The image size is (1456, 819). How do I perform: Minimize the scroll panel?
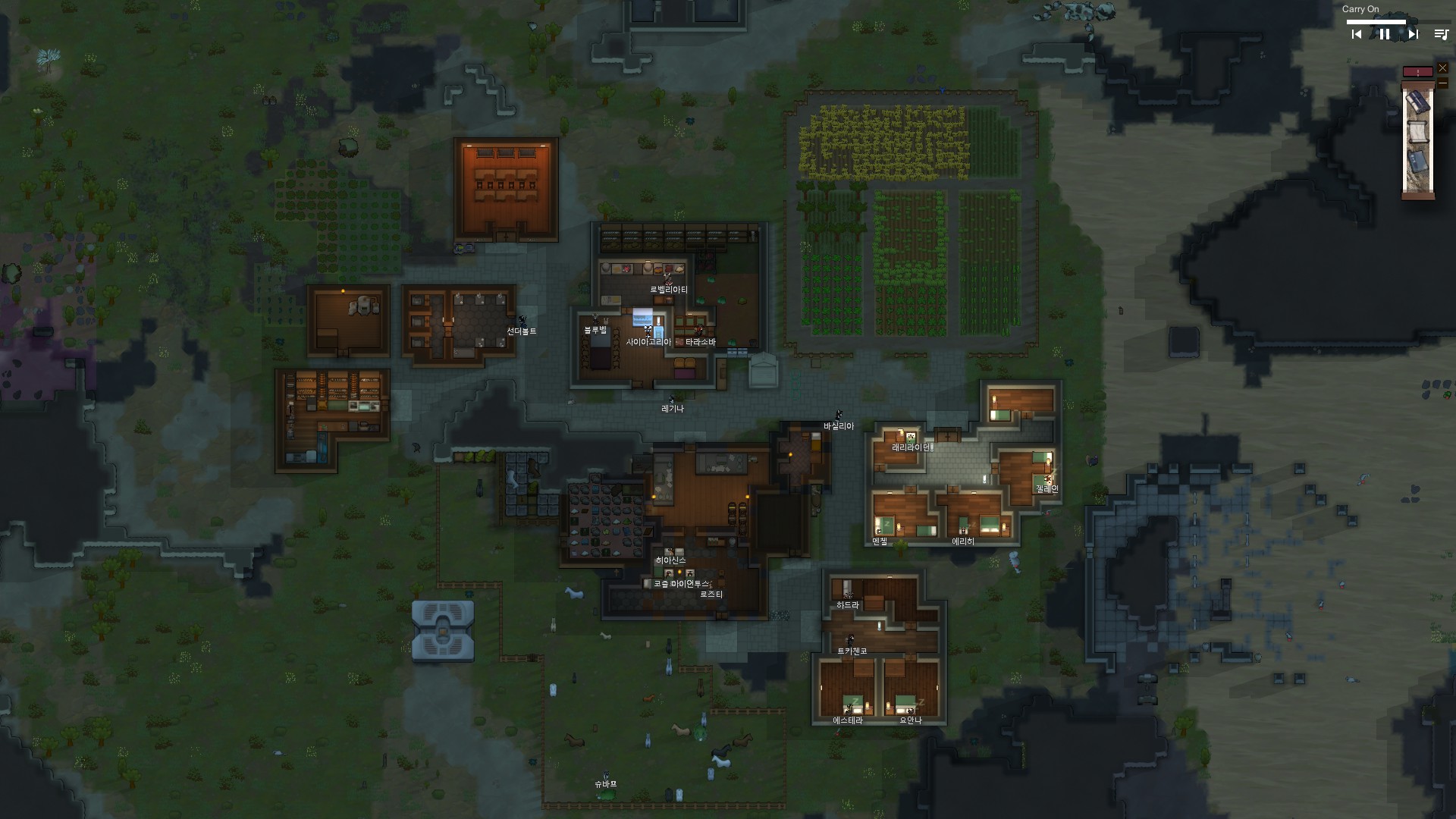click(x=1442, y=83)
